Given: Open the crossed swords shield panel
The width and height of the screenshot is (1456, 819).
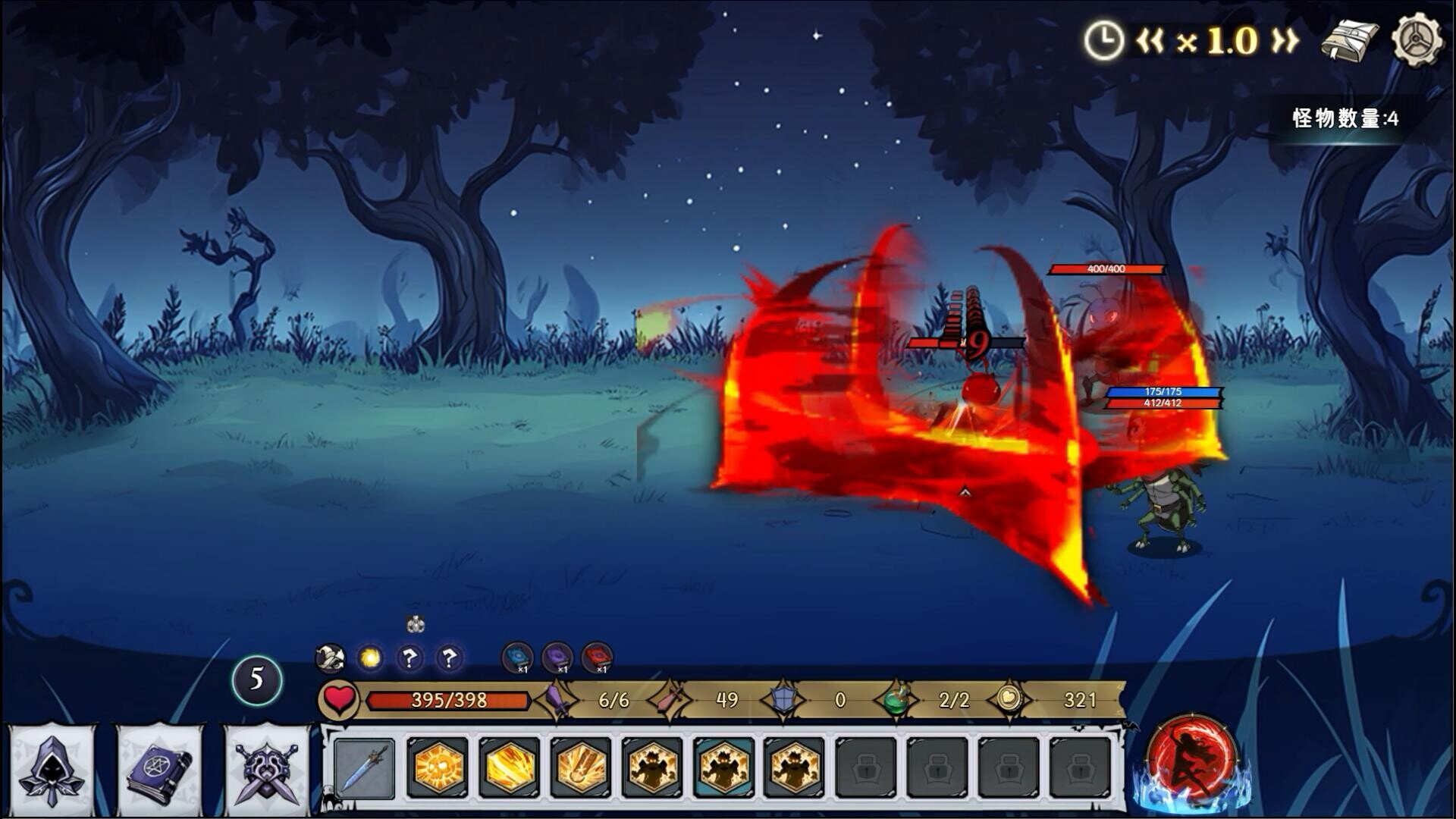Looking at the screenshot, I should 266,769.
